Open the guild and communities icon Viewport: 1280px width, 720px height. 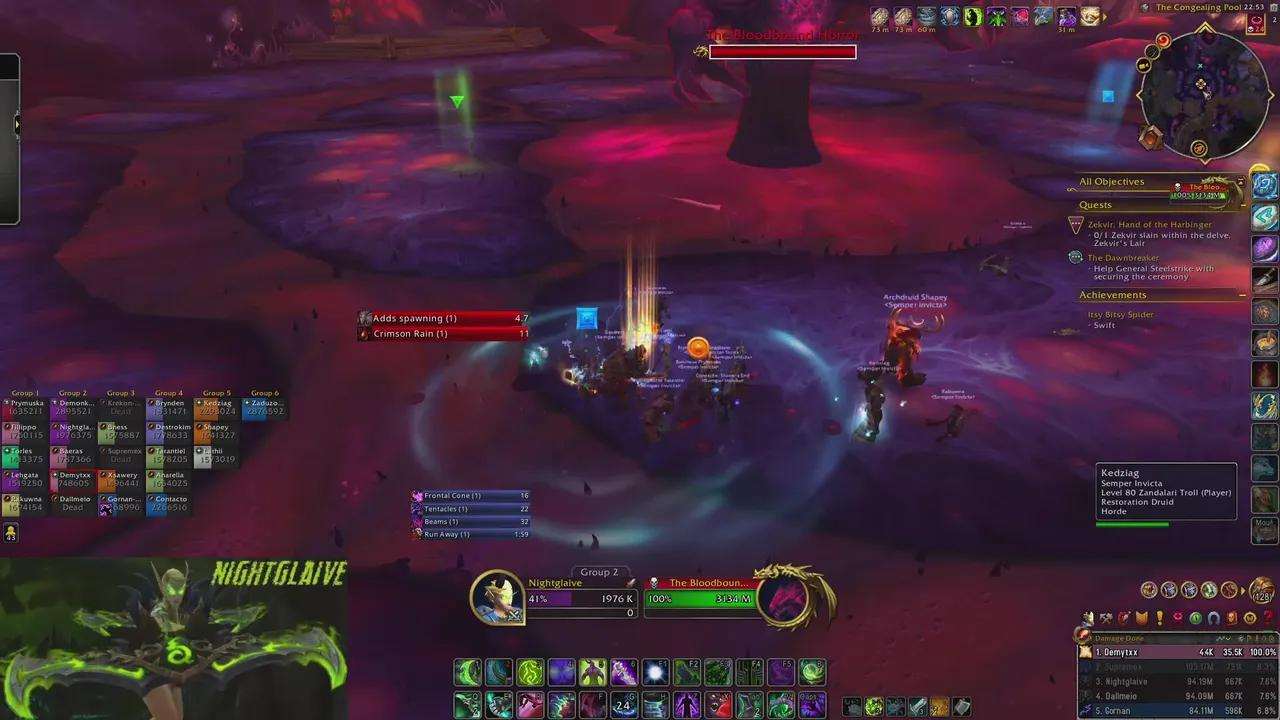point(1141,618)
